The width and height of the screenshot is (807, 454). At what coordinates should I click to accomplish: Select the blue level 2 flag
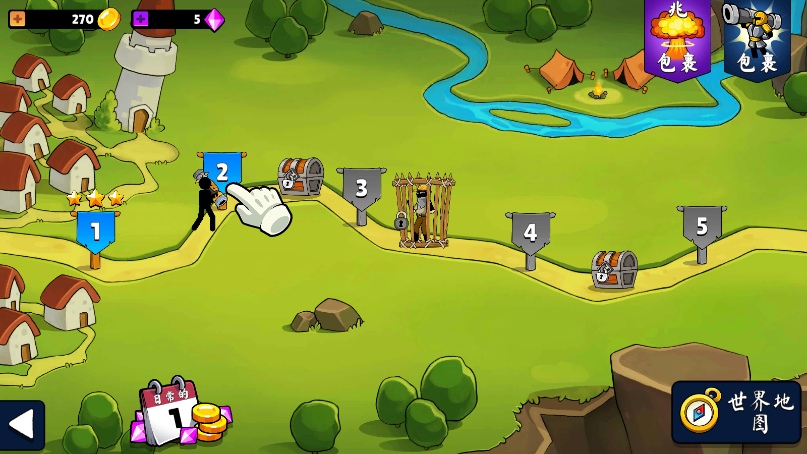[222, 171]
